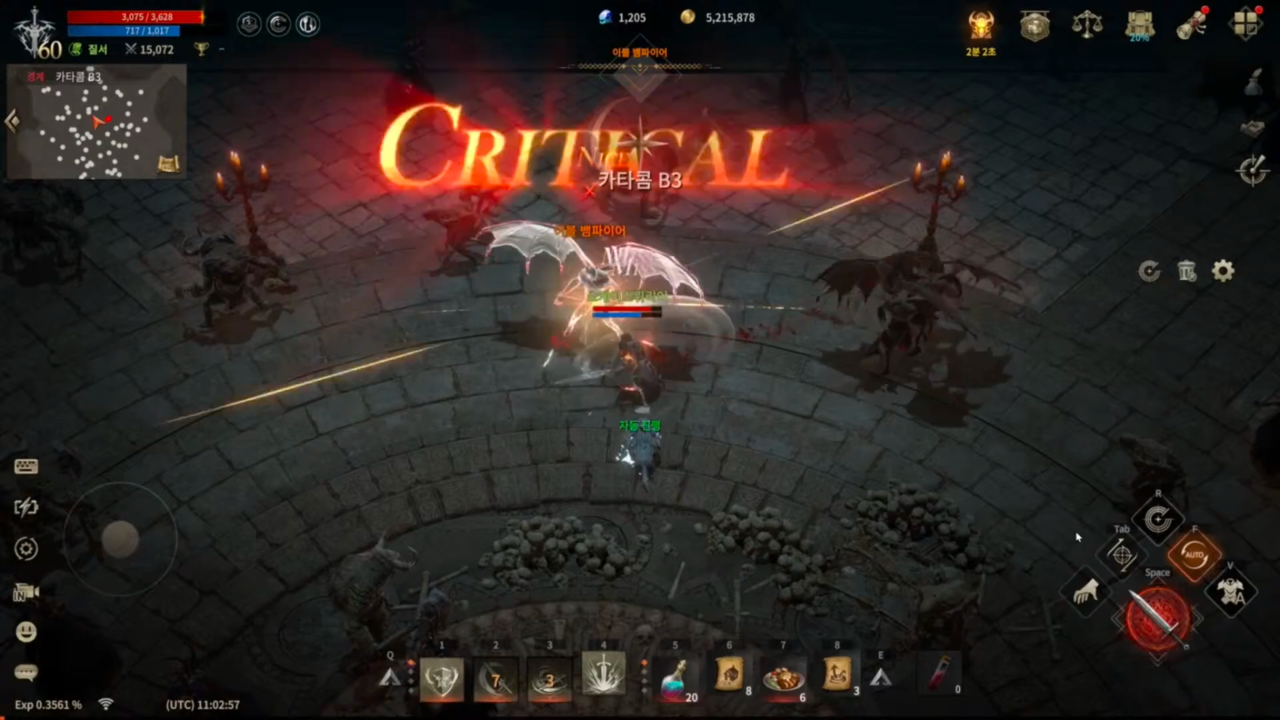Open the gear settings icon

(1223, 271)
